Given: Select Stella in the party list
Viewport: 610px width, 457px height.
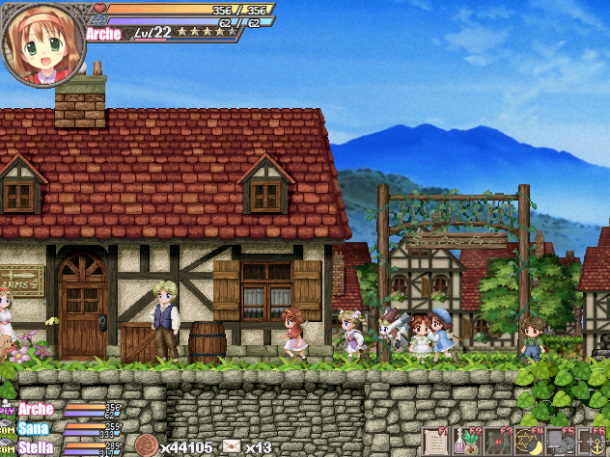Looking at the screenshot, I should tap(36, 447).
